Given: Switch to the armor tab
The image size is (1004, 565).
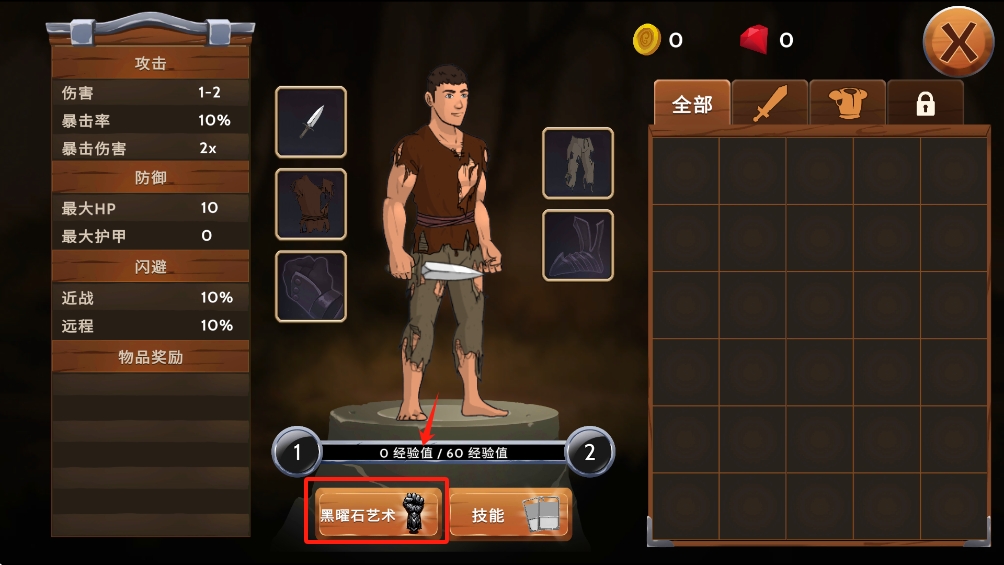Looking at the screenshot, I should click(x=847, y=104).
